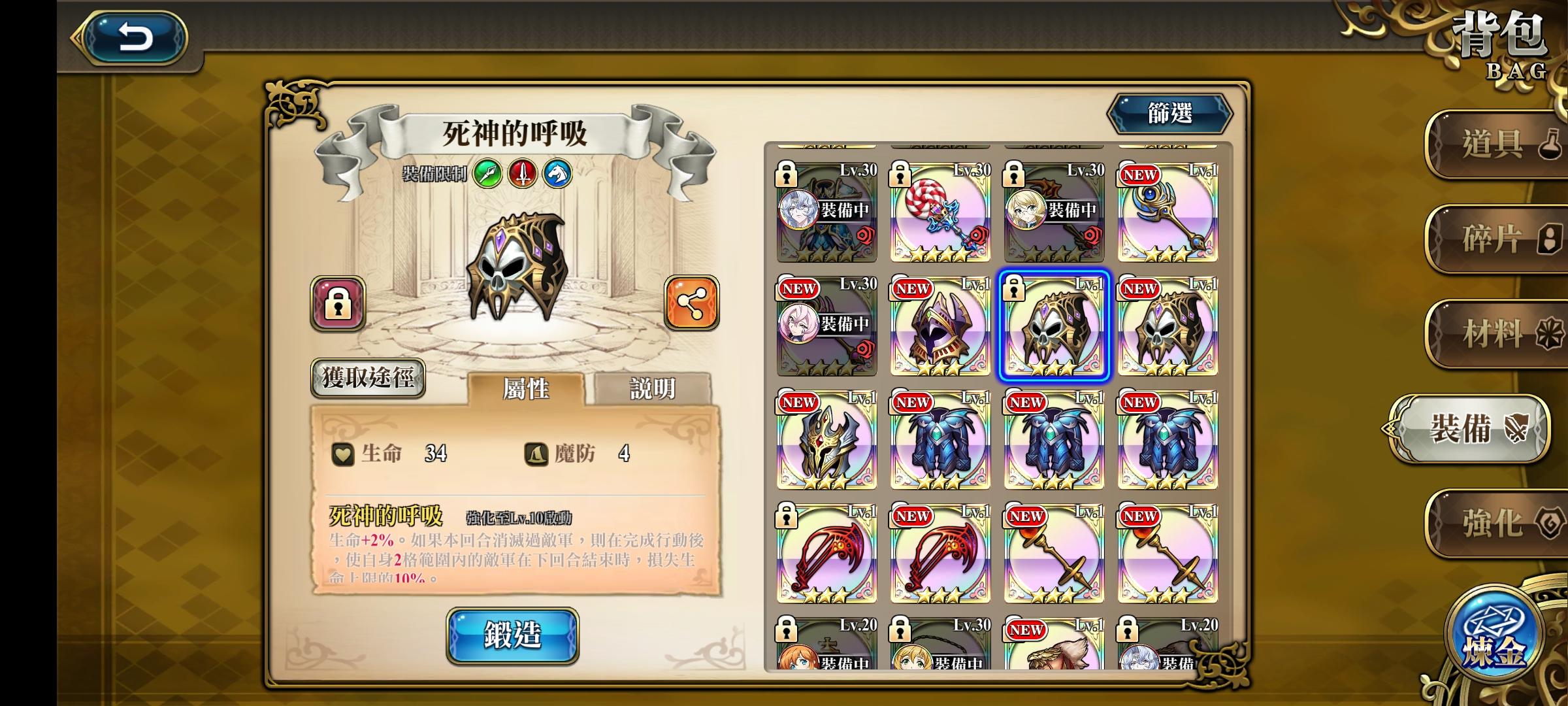Select the candy cane weapon thumbnail
This screenshot has height=706, width=1568.
939,212
